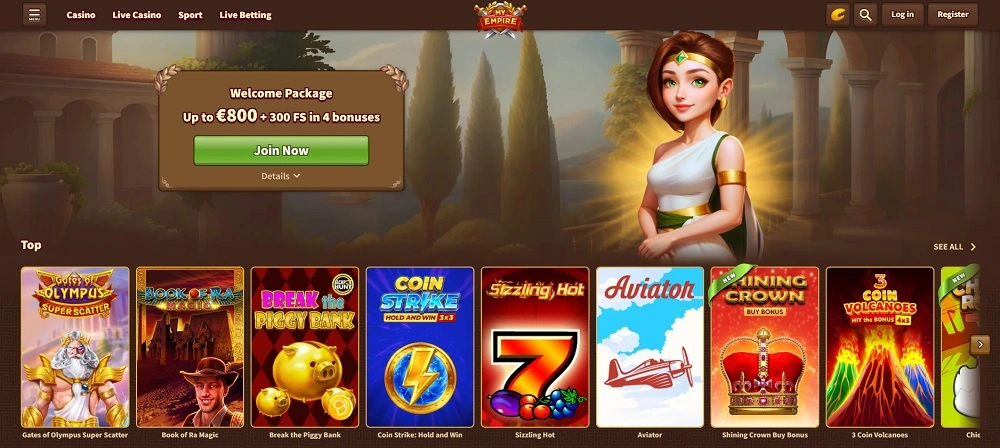
Task: Open the Book of Ra Magic game
Action: click(190, 347)
